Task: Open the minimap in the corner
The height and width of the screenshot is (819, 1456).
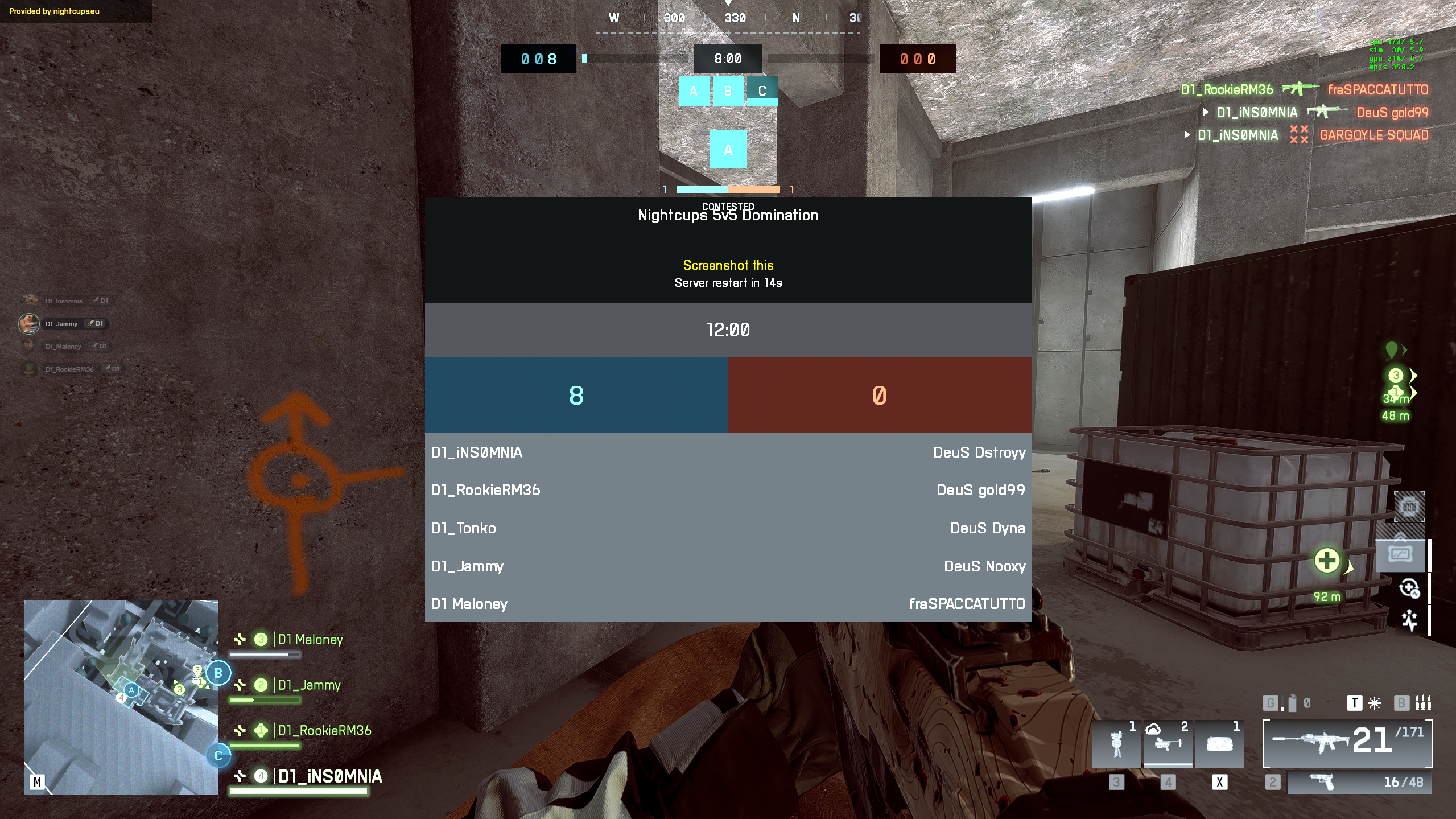Action: 121,697
